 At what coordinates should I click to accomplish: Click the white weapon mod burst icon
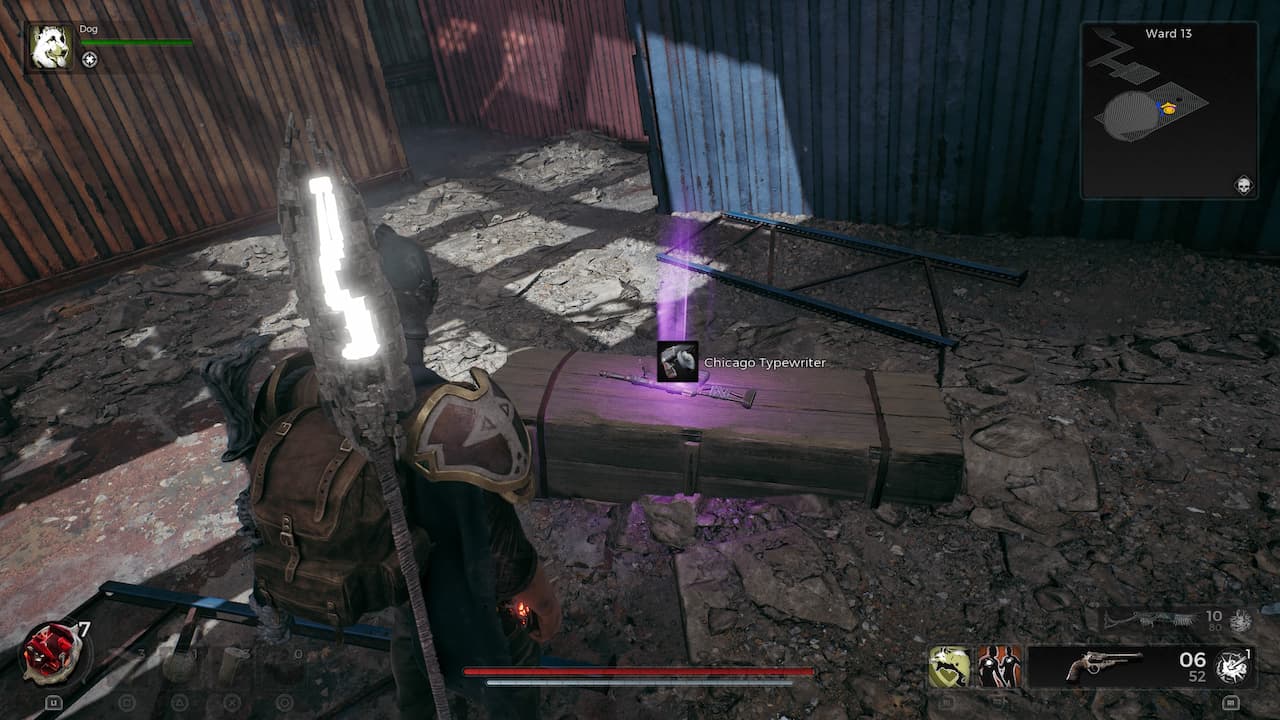(x=1233, y=665)
